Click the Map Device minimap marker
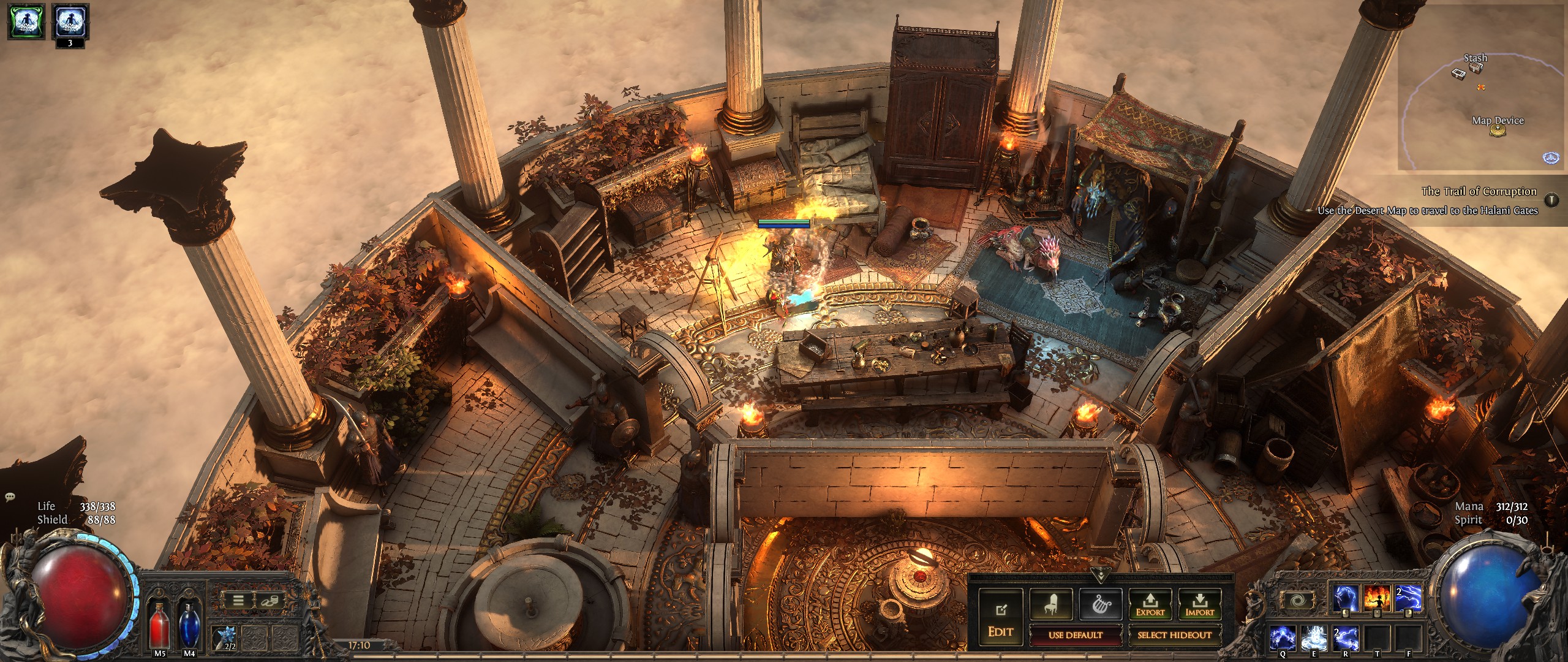Screen dimensions: 1568x662 click(x=1498, y=131)
